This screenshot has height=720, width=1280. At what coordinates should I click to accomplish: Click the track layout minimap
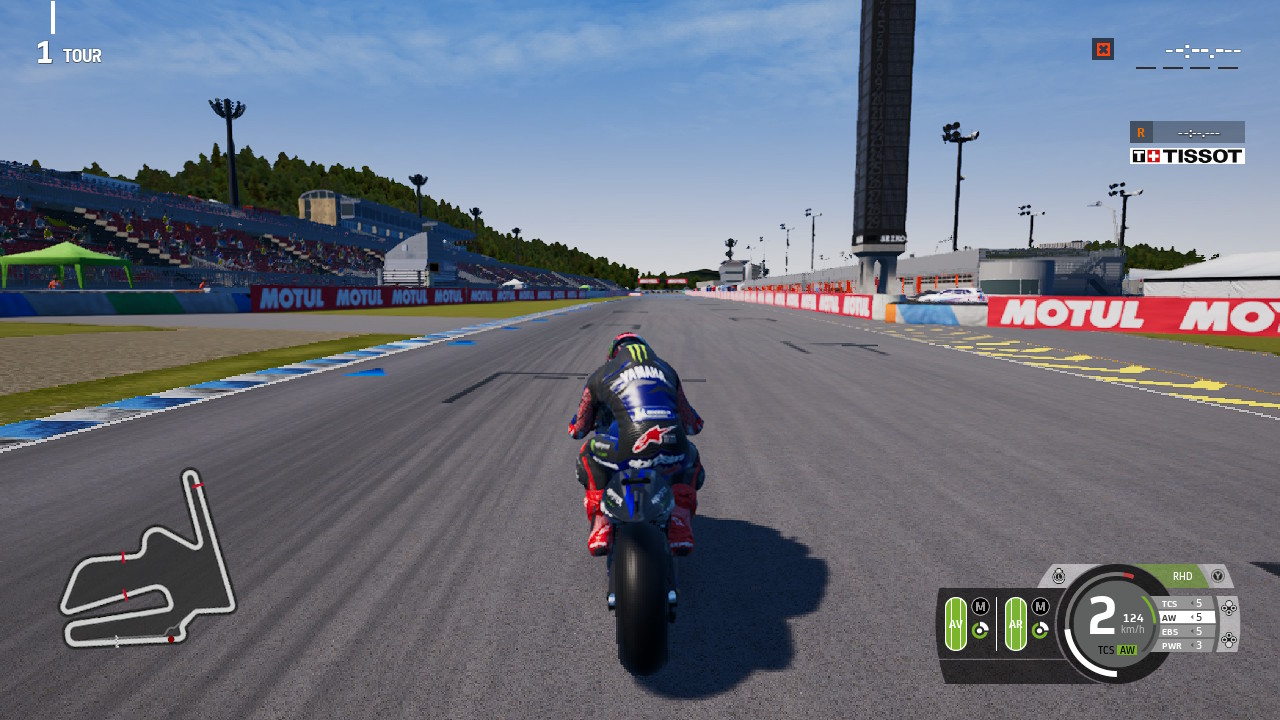click(148, 562)
